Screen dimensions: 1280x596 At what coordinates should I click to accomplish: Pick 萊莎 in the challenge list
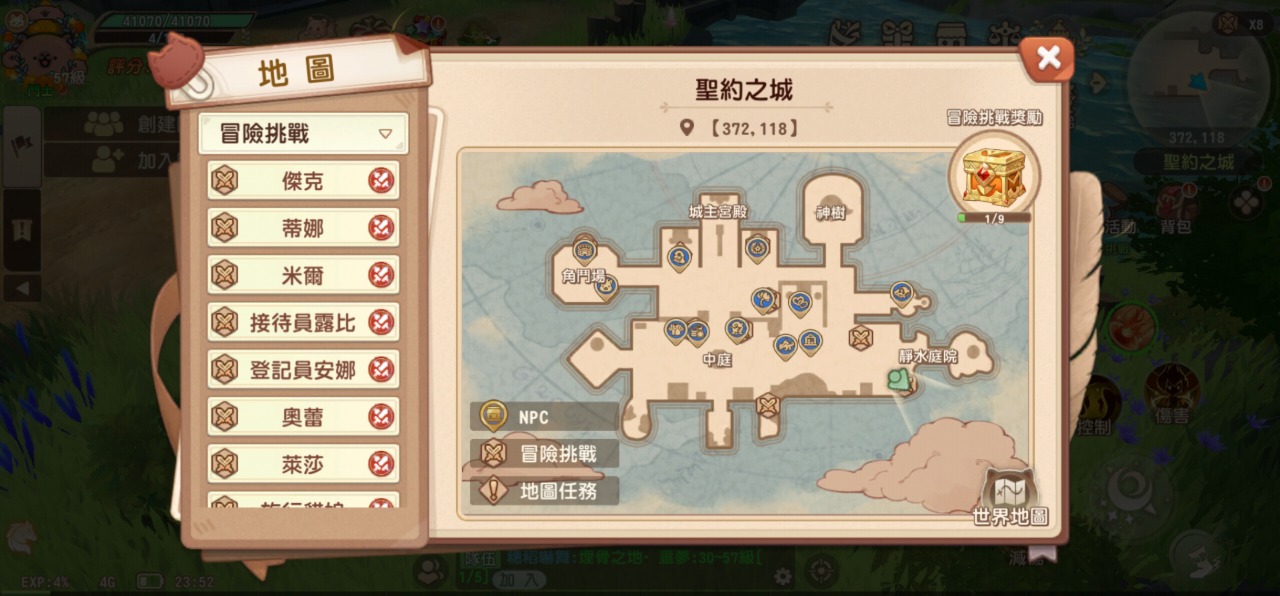(303, 463)
